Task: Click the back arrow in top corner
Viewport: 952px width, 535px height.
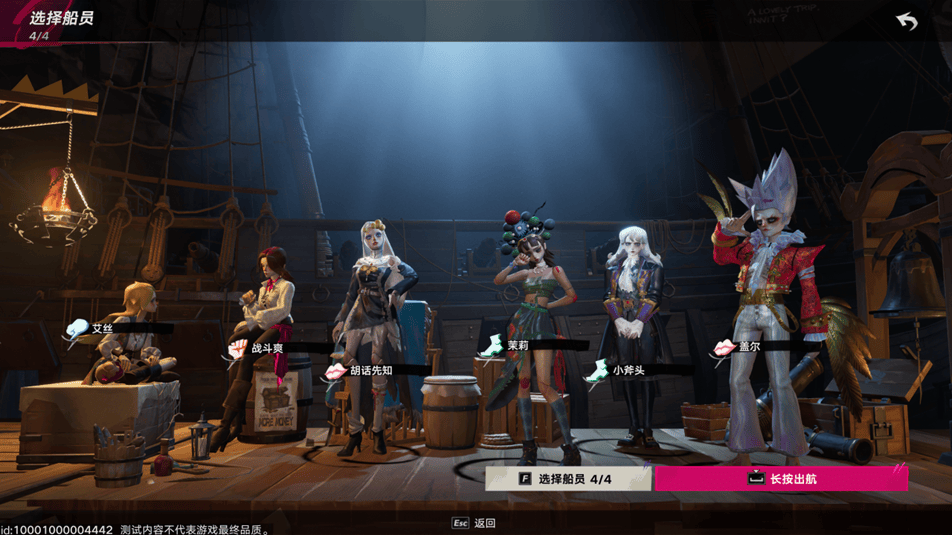Action: pyautogui.click(x=907, y=21)
